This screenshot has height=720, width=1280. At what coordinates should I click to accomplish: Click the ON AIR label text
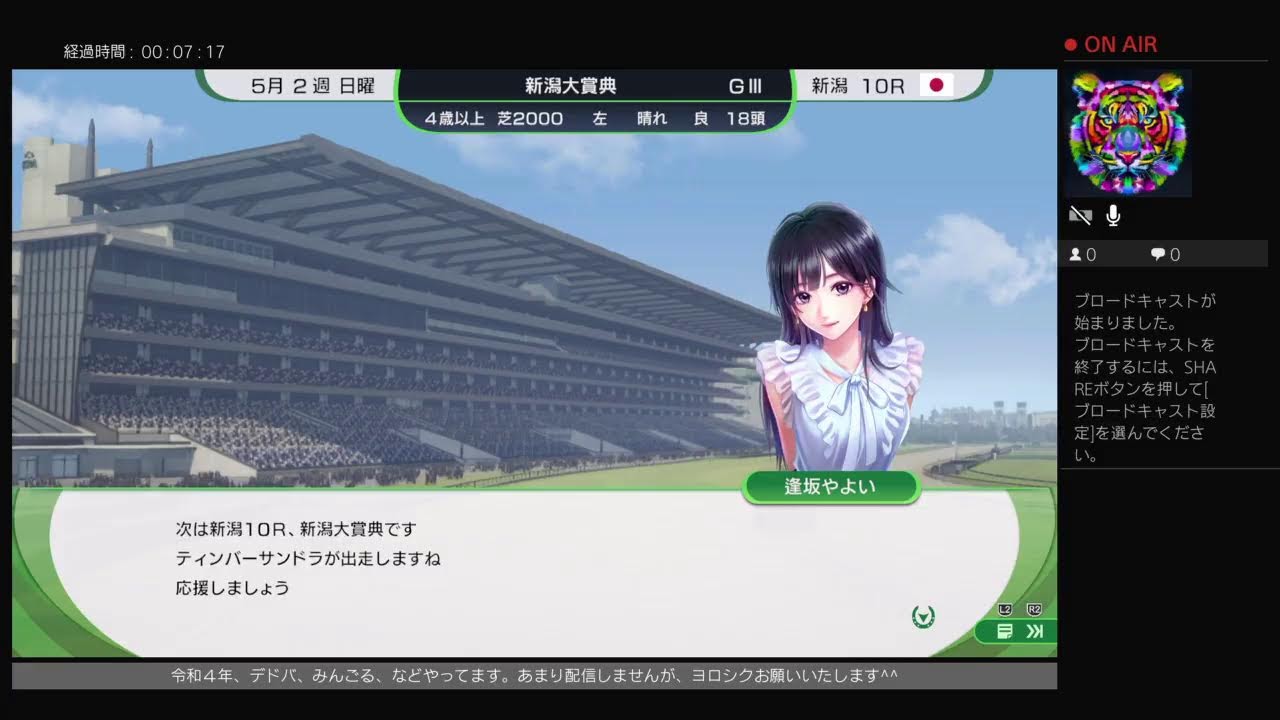1120,44
